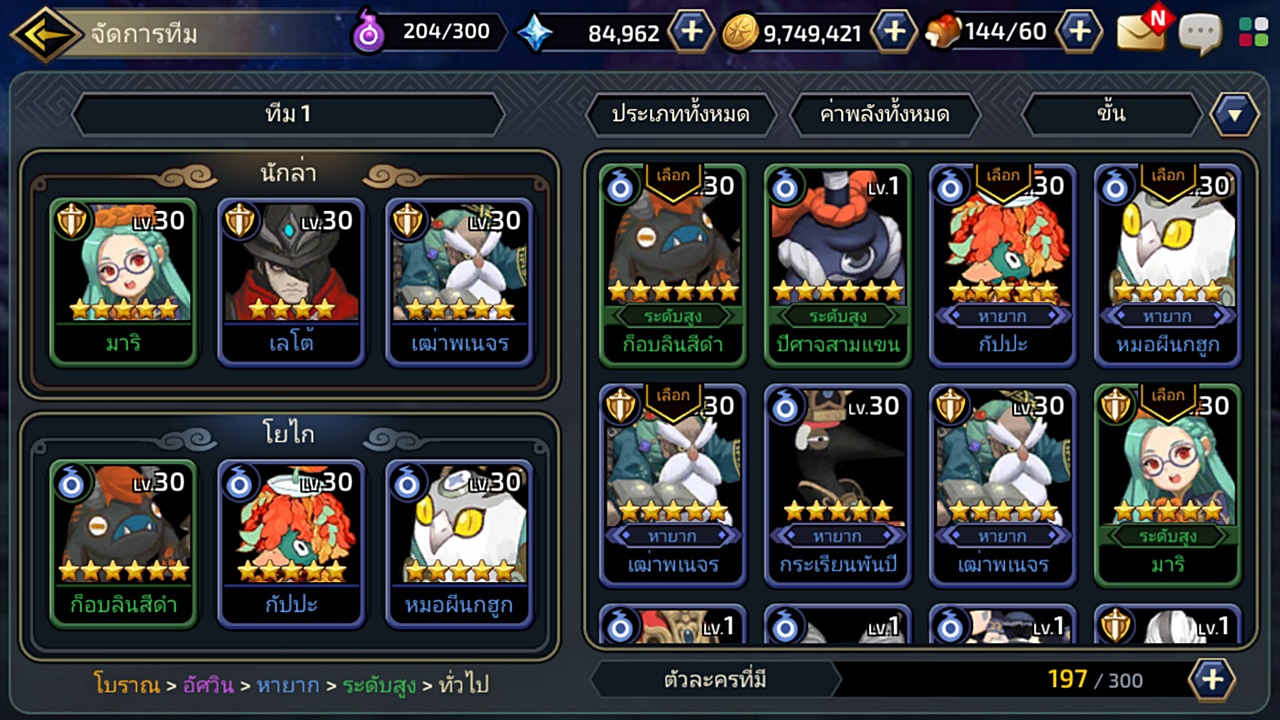This screenshot has width=1280, height=720.
Task: Select มาริ in the นักล่า team slot
Action: pos(122,280)
